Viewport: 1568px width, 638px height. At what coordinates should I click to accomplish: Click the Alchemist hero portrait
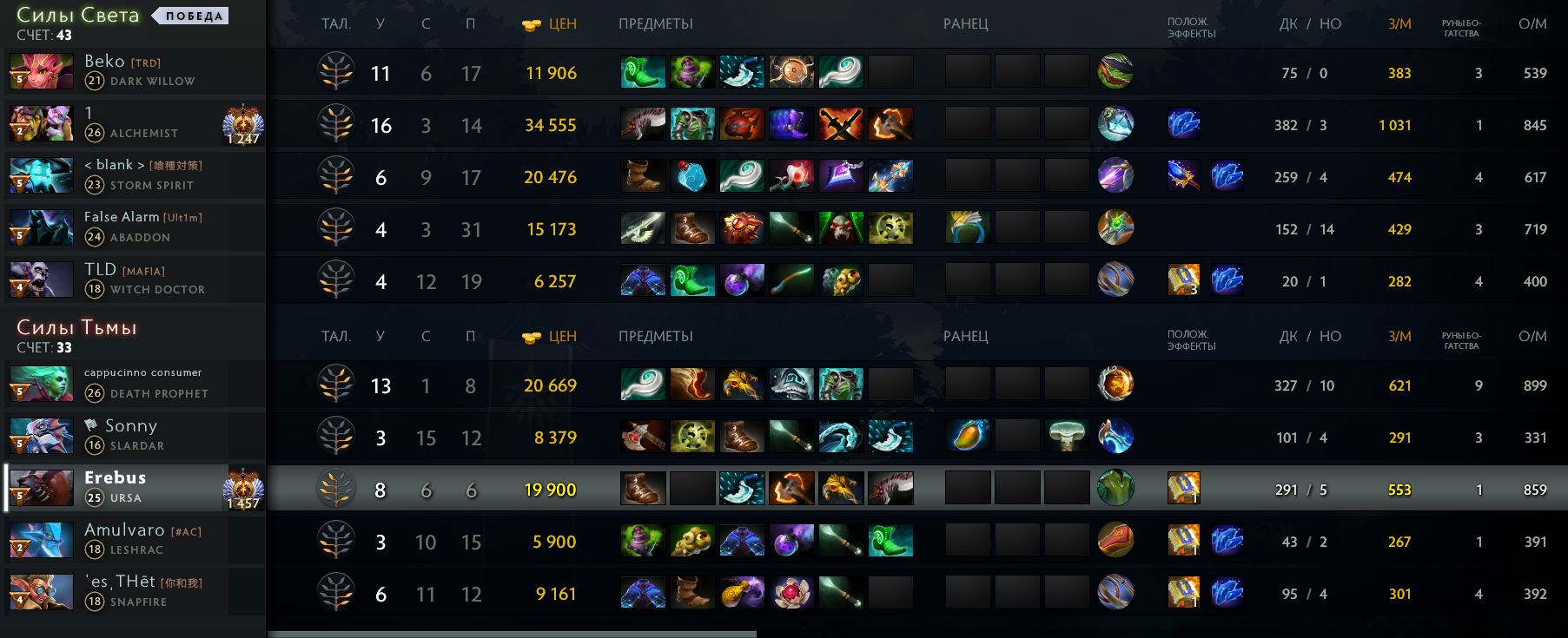(x=41, y=124)
